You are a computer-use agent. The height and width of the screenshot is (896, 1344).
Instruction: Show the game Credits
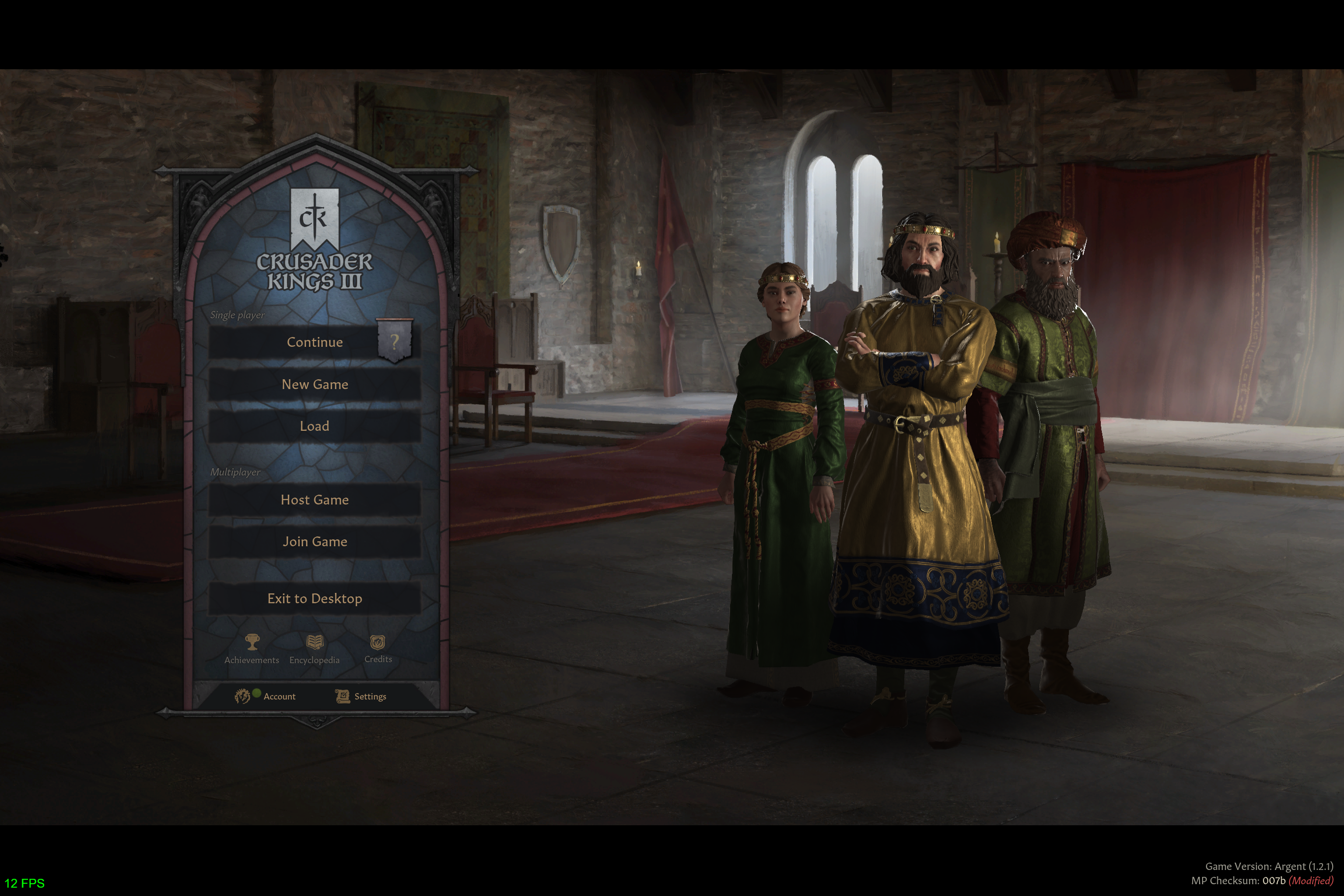(x=378, y=643)
